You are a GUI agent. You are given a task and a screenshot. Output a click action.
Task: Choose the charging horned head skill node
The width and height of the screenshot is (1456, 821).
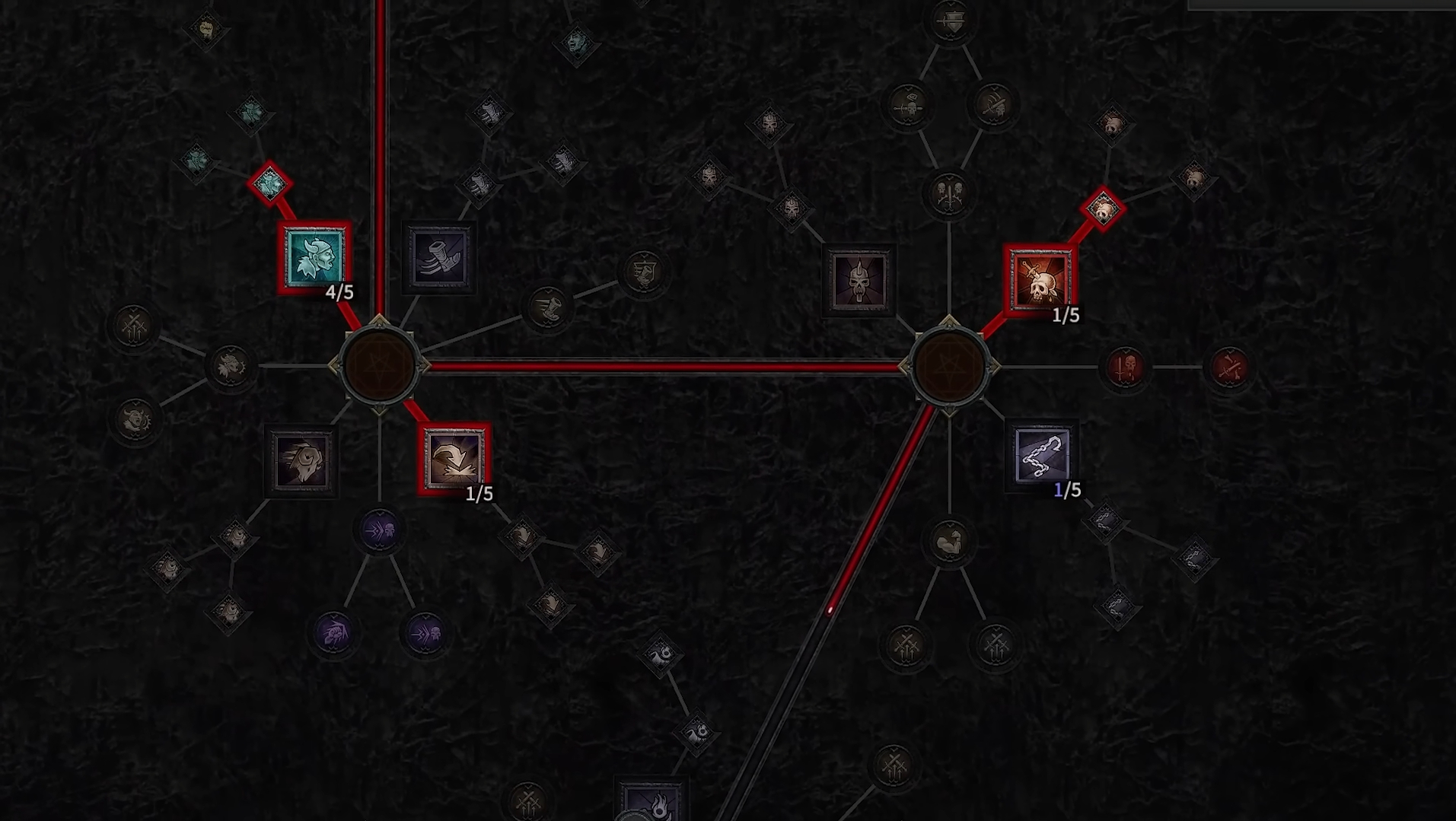301,460
